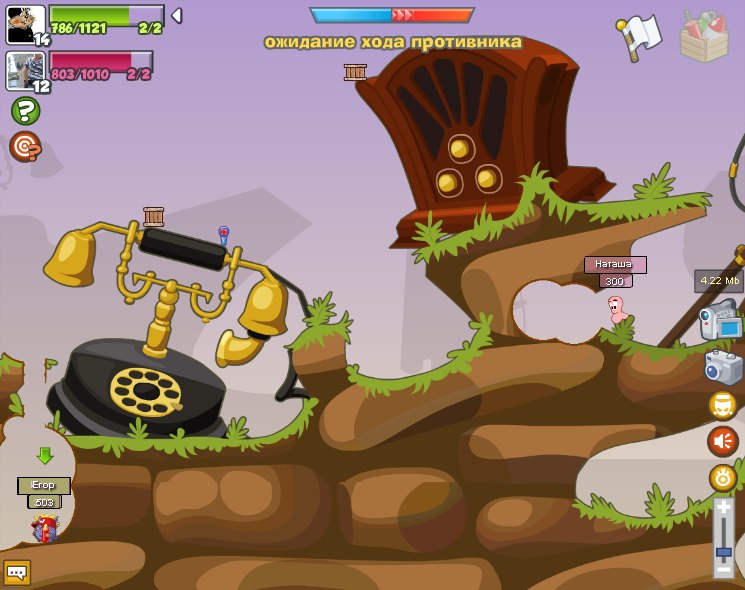The image size is (745, 590).
Task: Select the level 12 opponent avatar
Action: click(25, 70)
